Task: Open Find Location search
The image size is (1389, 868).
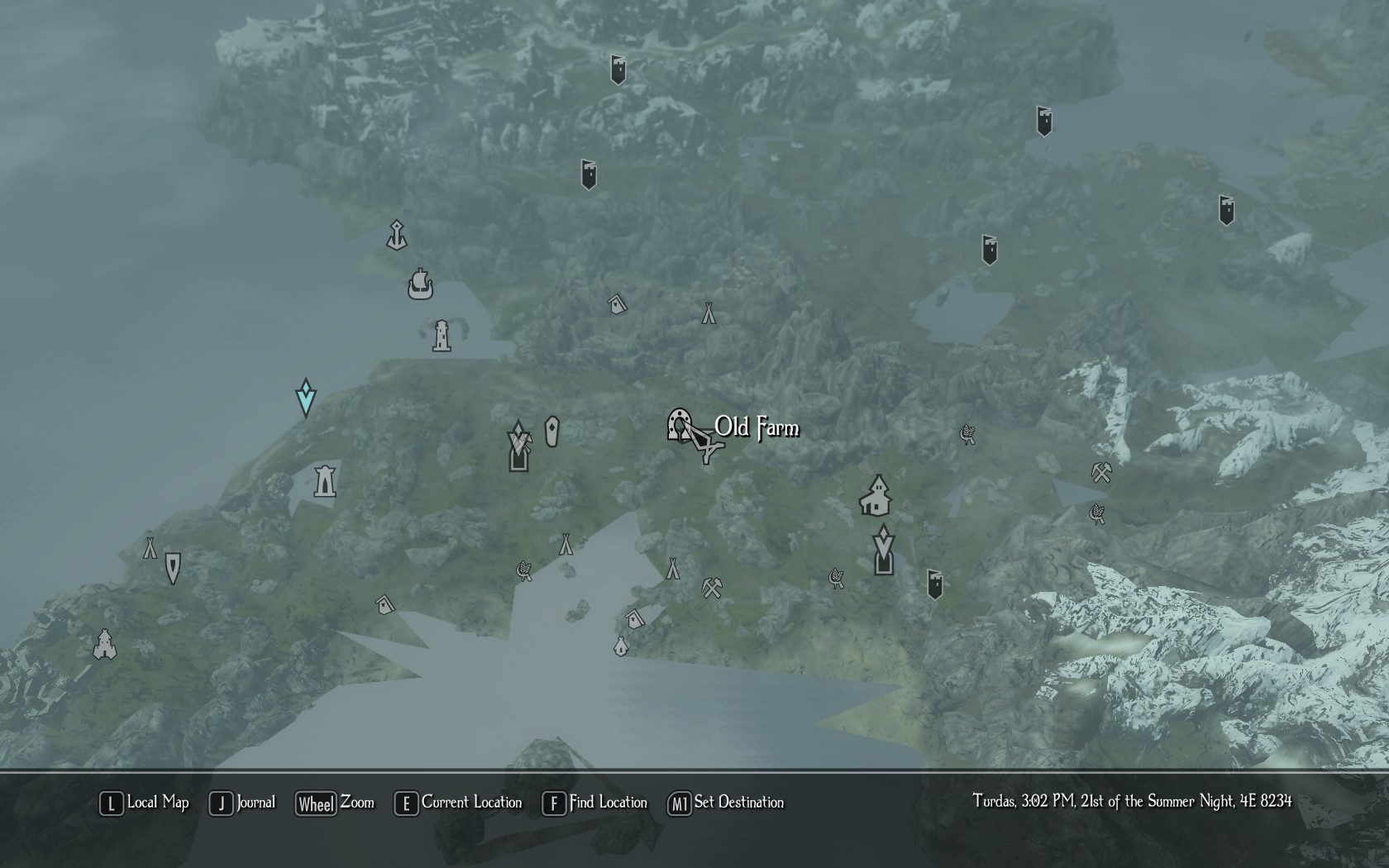Action: (594, 803)
